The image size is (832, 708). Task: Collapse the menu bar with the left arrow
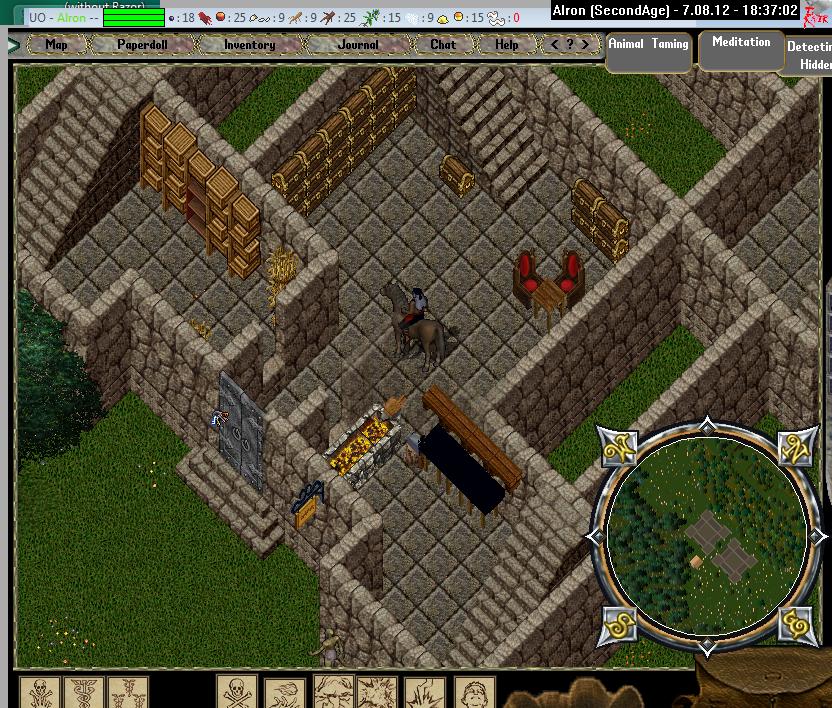pos(14,45)
